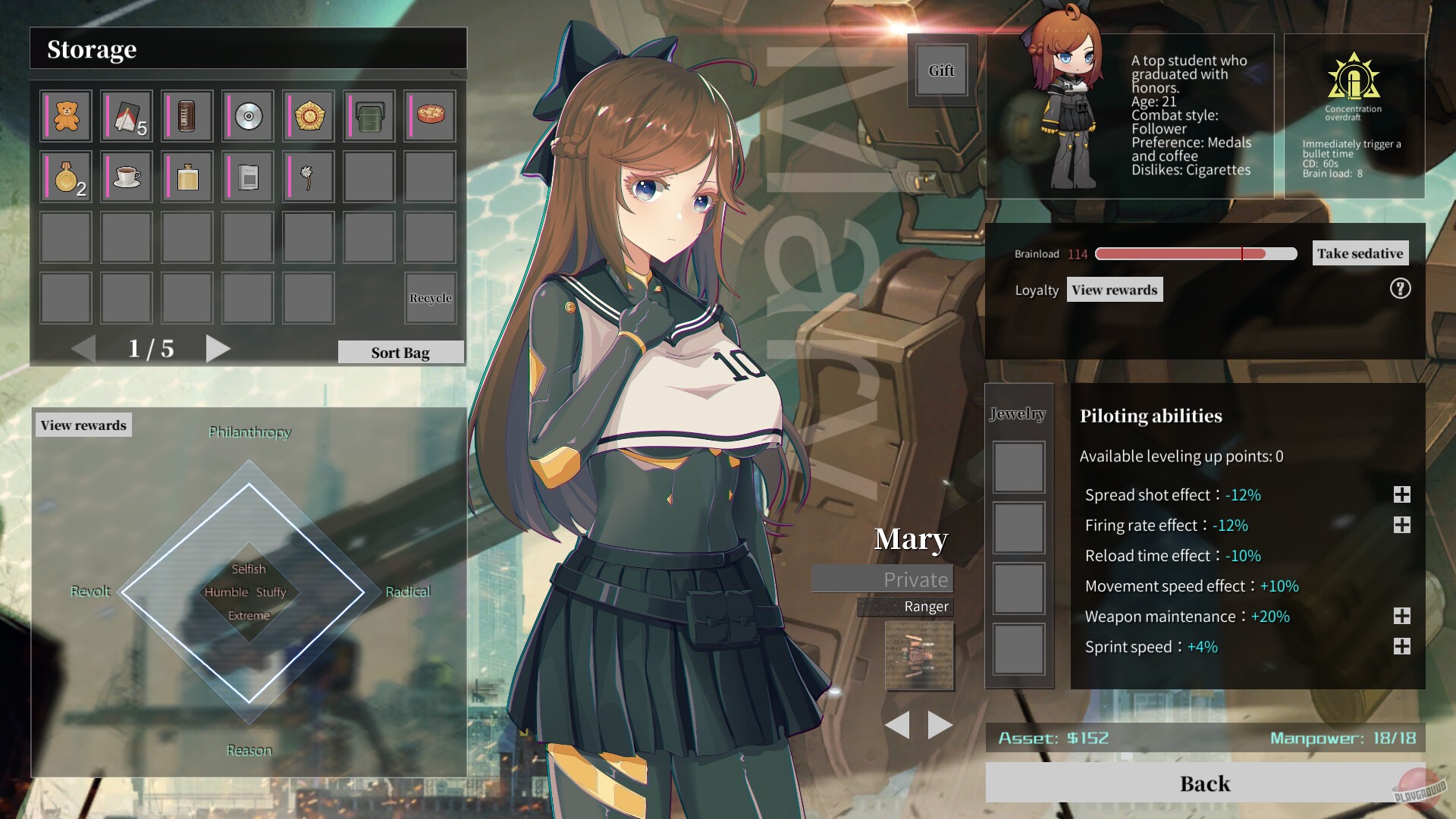This screenshot has width=1456, height=819.
Task: Click Take sedative
Action: tap(1360, 253)
